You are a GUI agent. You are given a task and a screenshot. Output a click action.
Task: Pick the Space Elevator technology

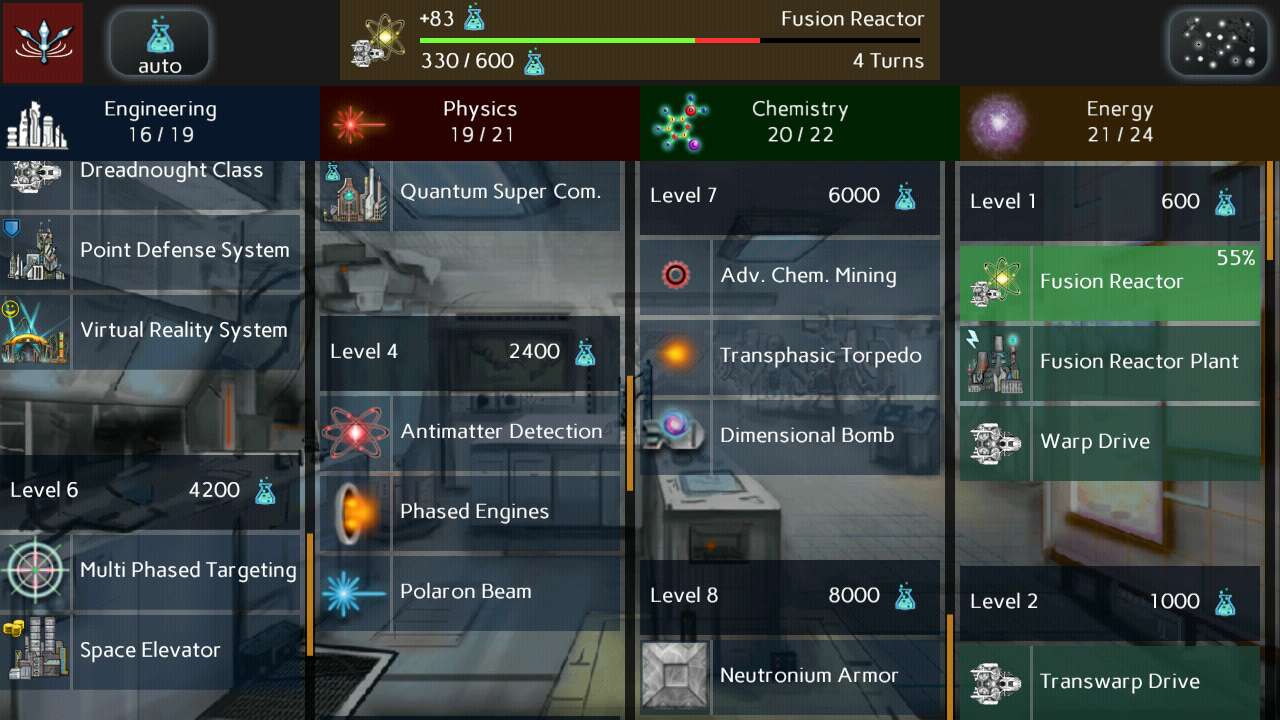click(x=152, y=650)
